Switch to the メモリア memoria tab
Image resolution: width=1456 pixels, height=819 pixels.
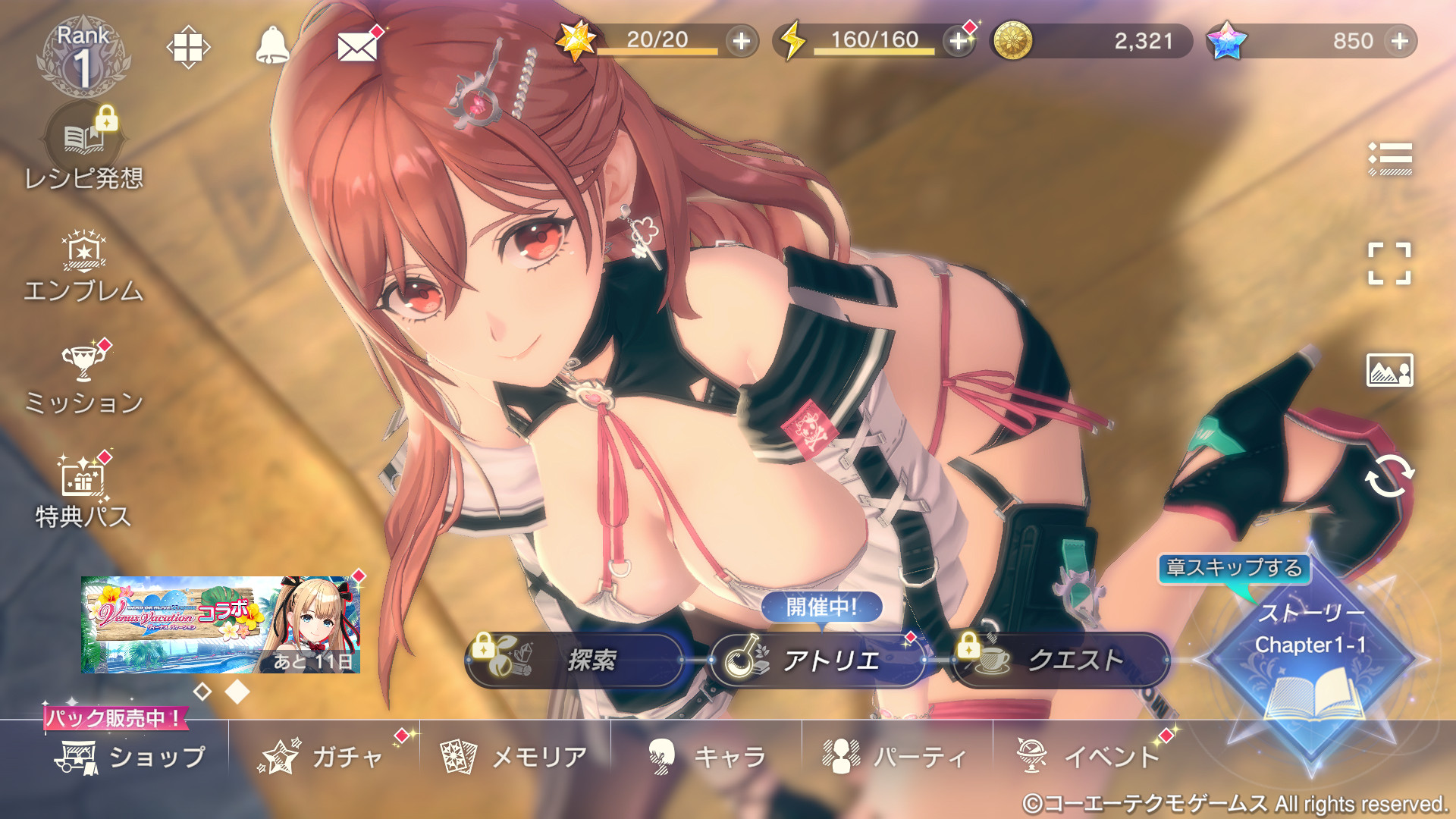pyautogui.click(x=514, y=757)
